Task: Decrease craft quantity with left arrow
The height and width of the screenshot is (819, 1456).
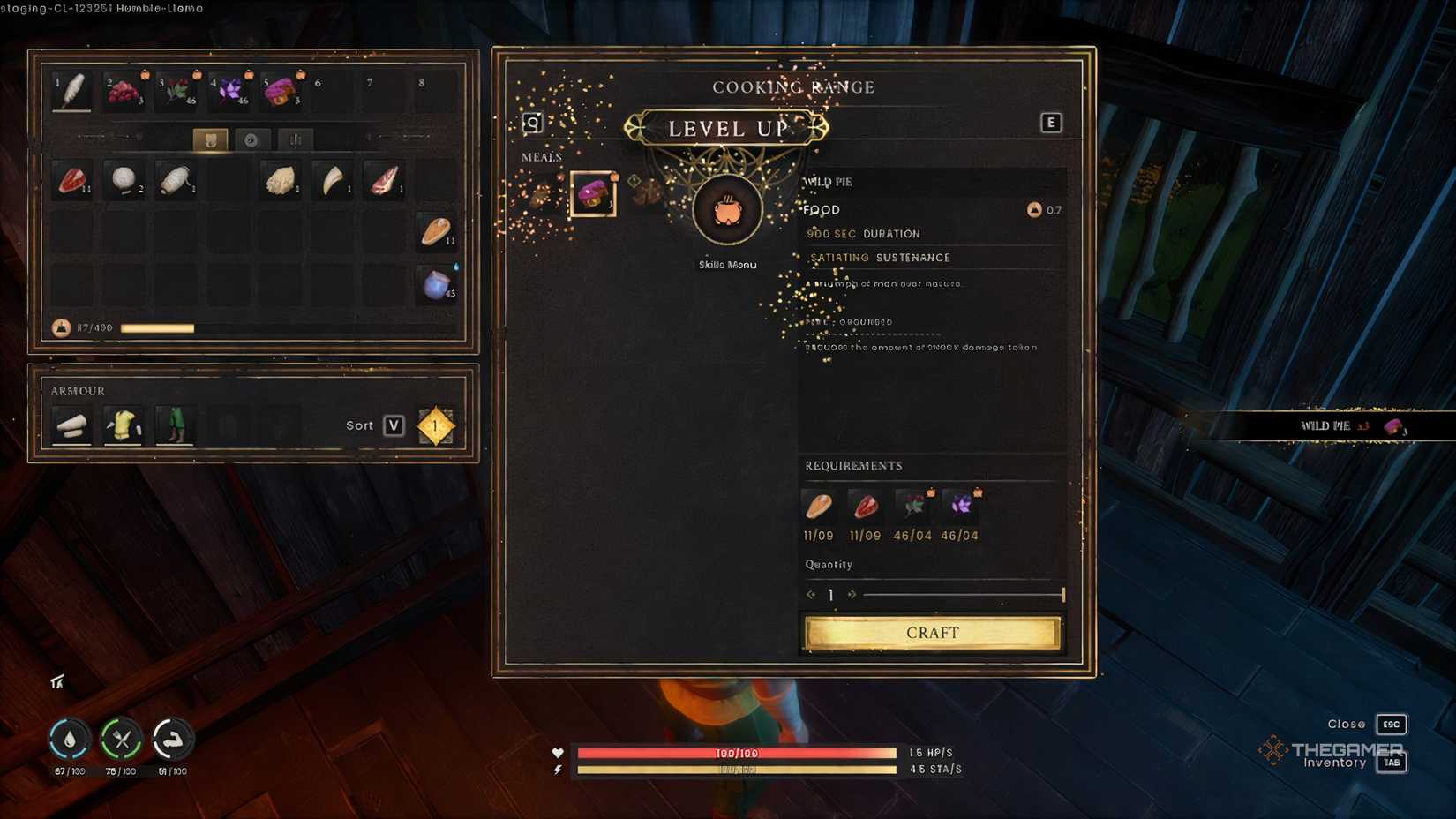Action: pyautogui.click(x=811, y=594)
